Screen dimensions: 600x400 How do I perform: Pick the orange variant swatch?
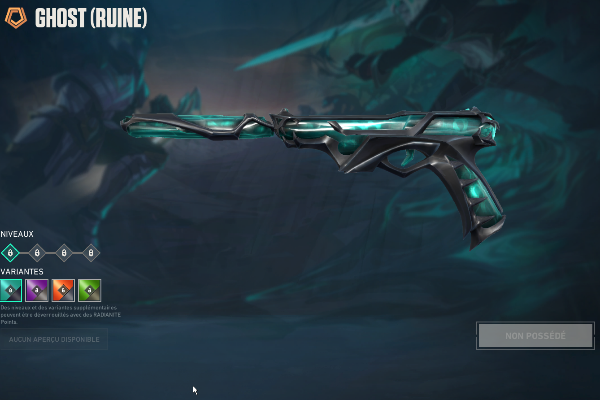[x=64, y=290]
